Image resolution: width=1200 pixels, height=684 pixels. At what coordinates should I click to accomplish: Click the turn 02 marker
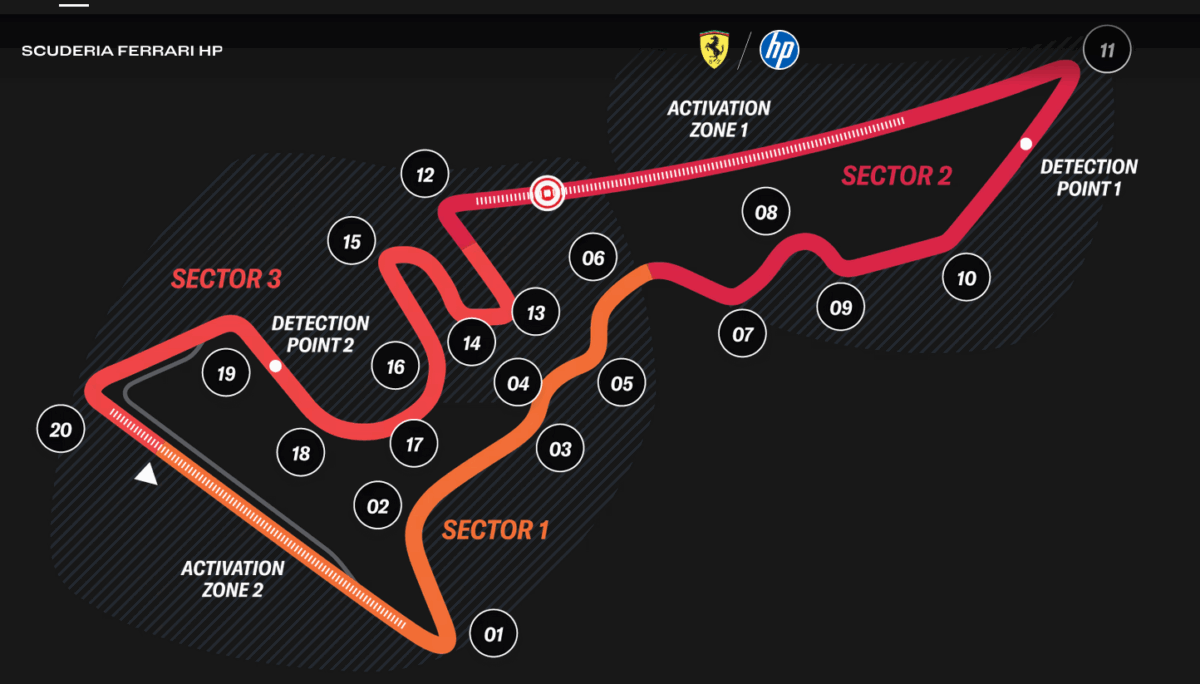(x=377, y=506)
